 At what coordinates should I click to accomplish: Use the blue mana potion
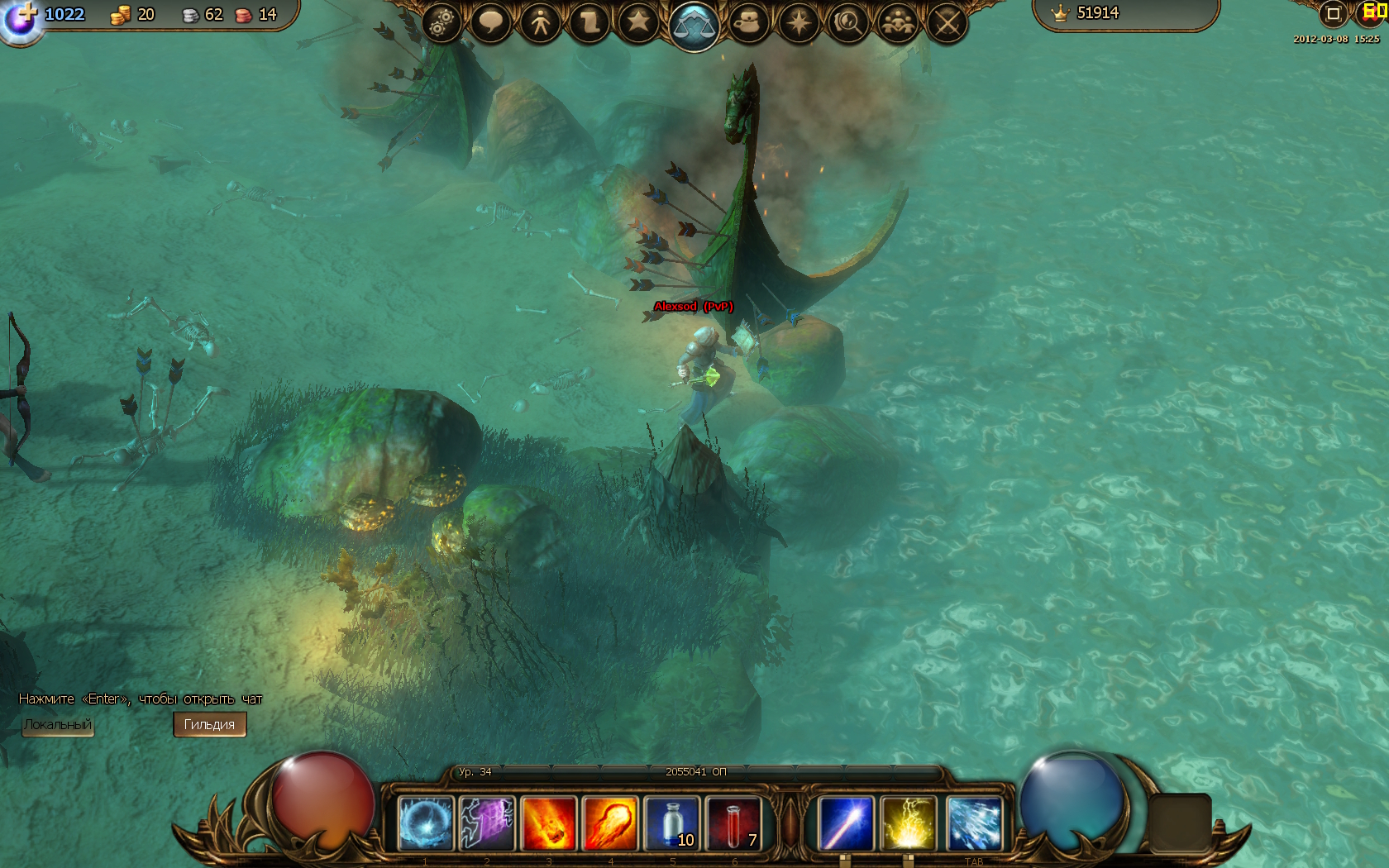pyautogui.click(x=672, y=823)
